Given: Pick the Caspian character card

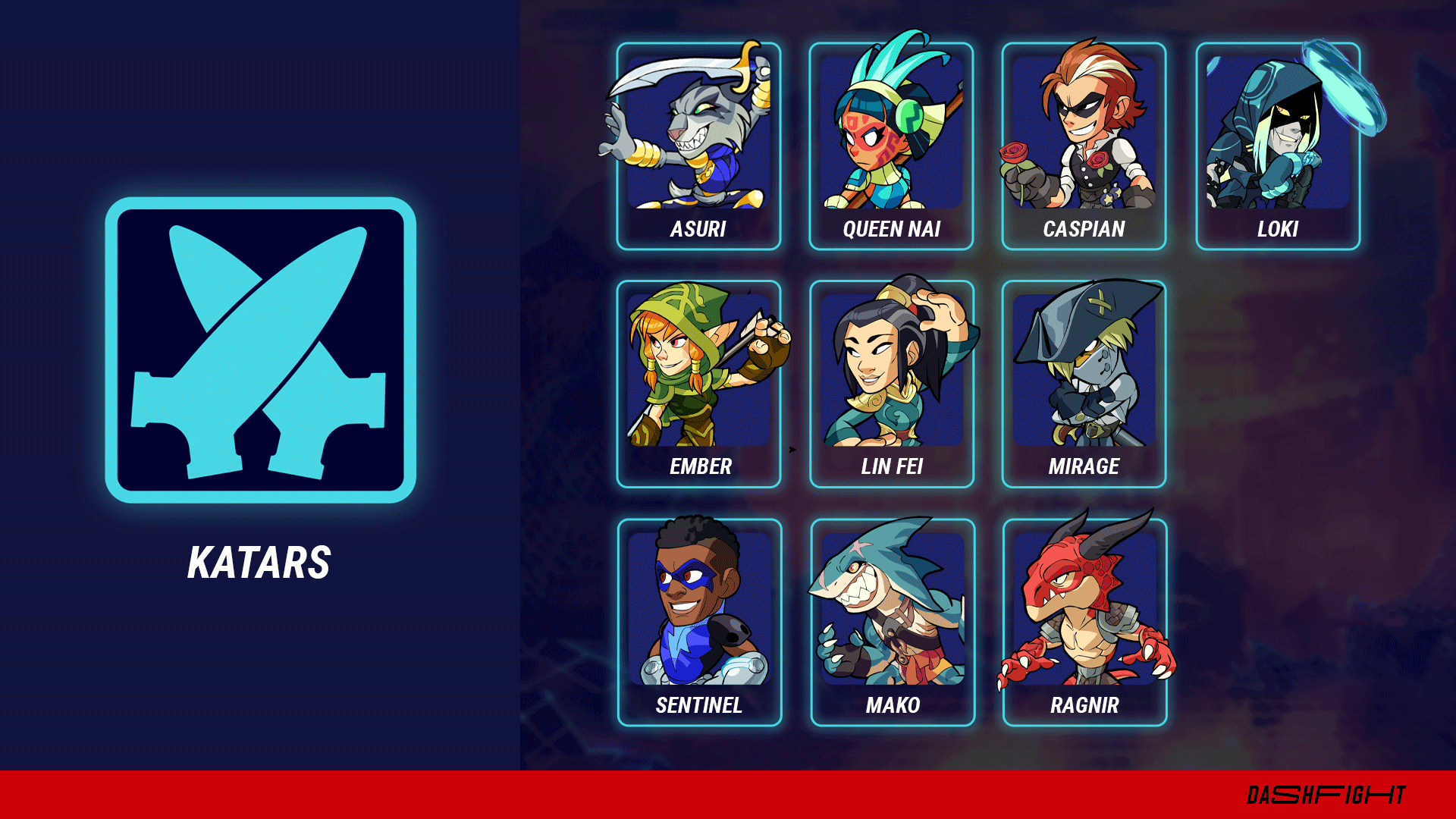Looking at the screenshot, I should pyautogui.click(x=1084, y=146).
